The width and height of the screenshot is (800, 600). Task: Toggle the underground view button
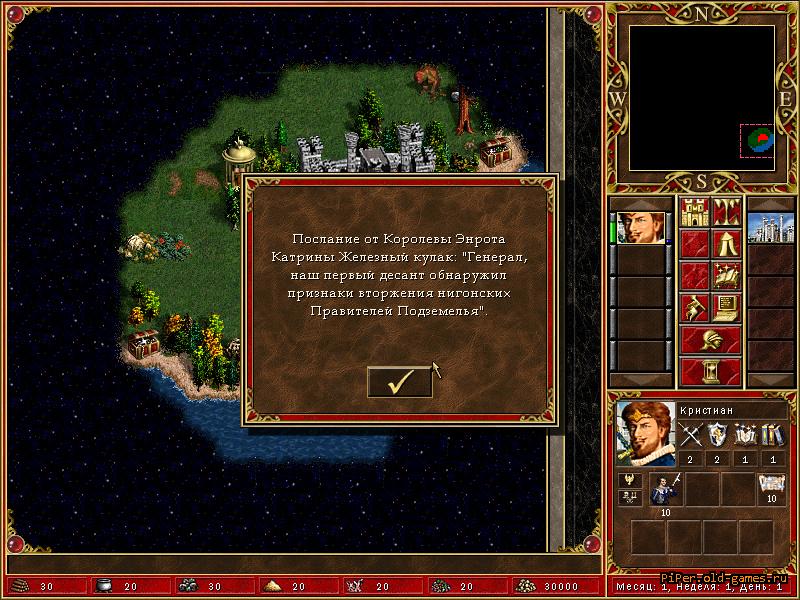tap(726, 212)
